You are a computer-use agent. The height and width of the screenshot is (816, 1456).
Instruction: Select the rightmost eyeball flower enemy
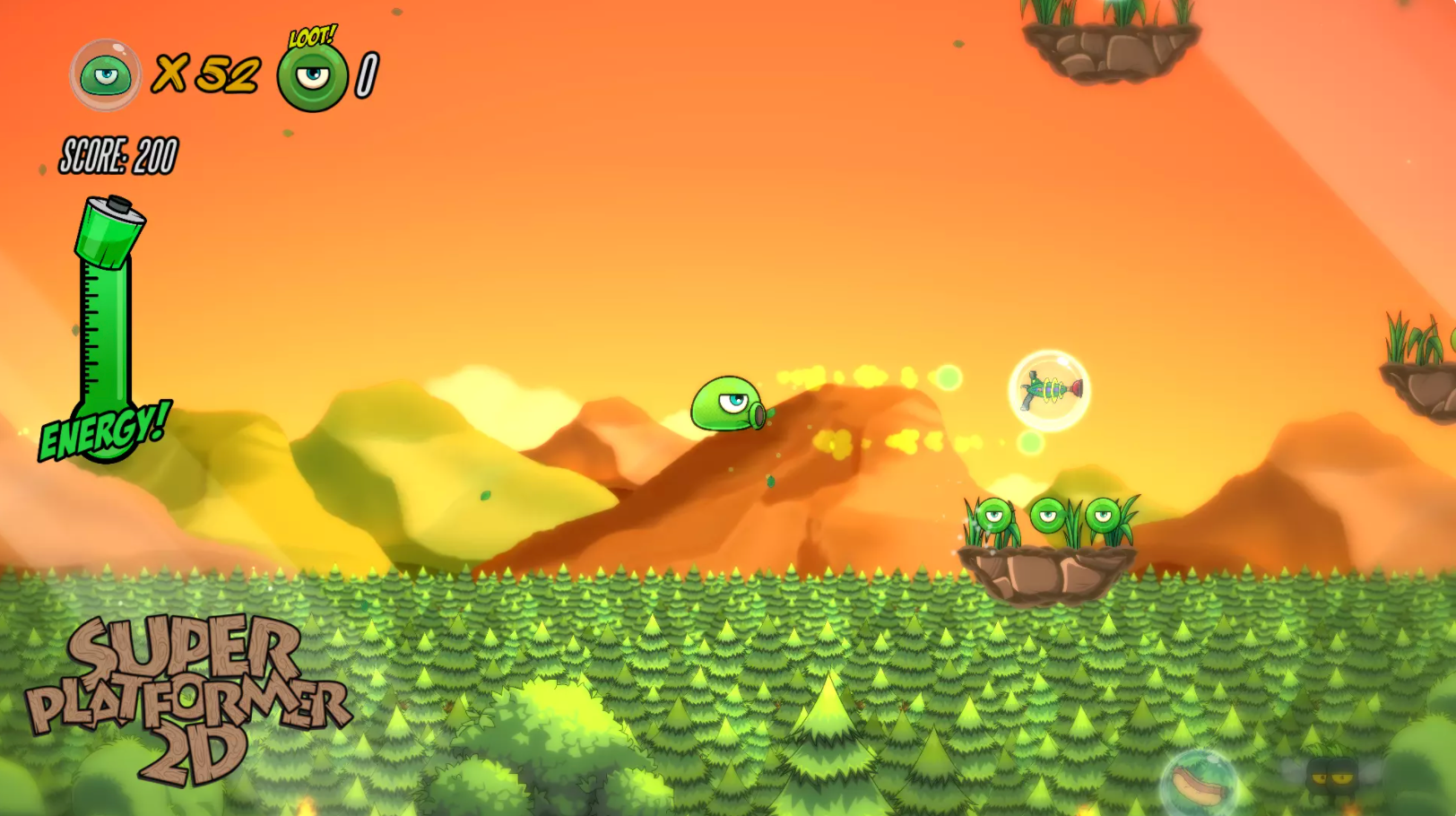tap(1105, 516)
